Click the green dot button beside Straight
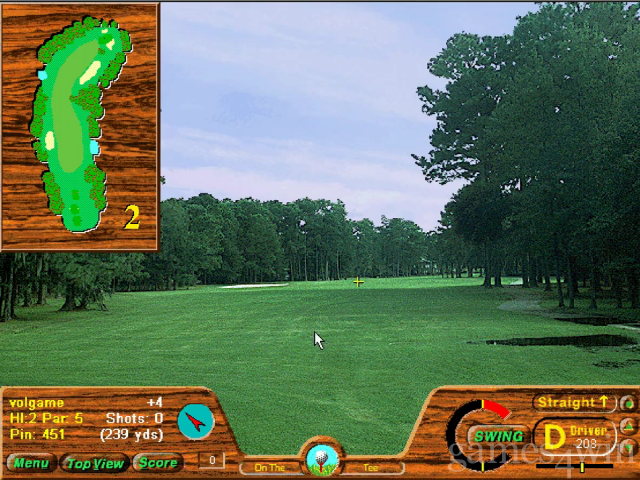 (627, 404)
